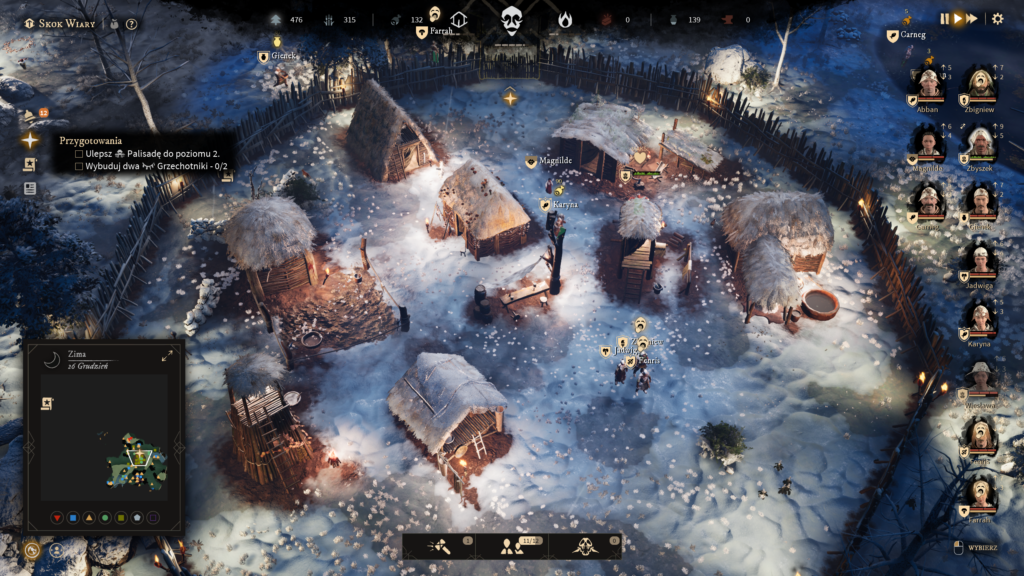Viewport: 1024px width, 576px height.
Task: Set game speed to normal play
Action: (958, 18)
